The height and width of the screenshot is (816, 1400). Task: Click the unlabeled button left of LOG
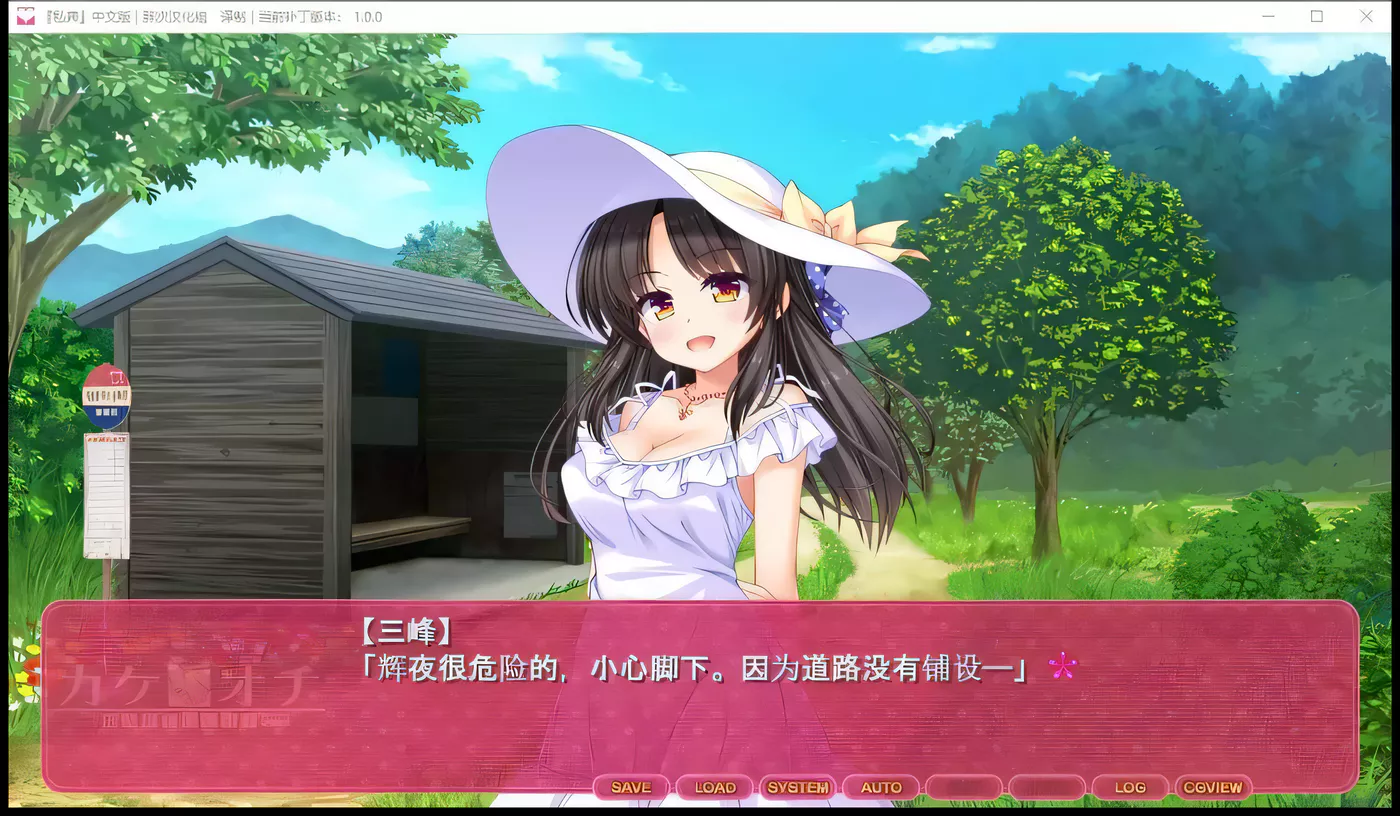1046,787
